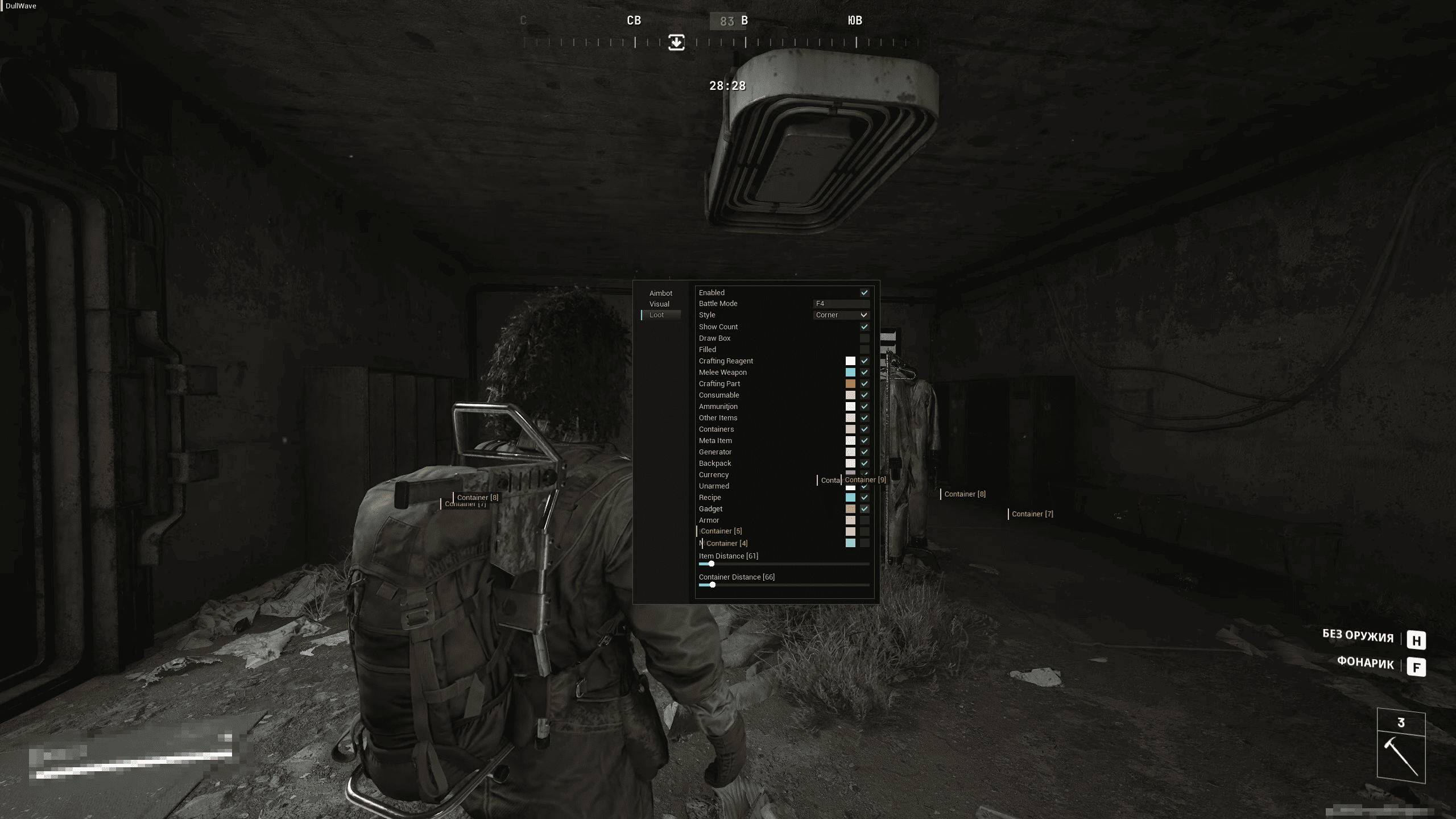
Task: Enable the Armor checkbox
Action: point(864,520)
